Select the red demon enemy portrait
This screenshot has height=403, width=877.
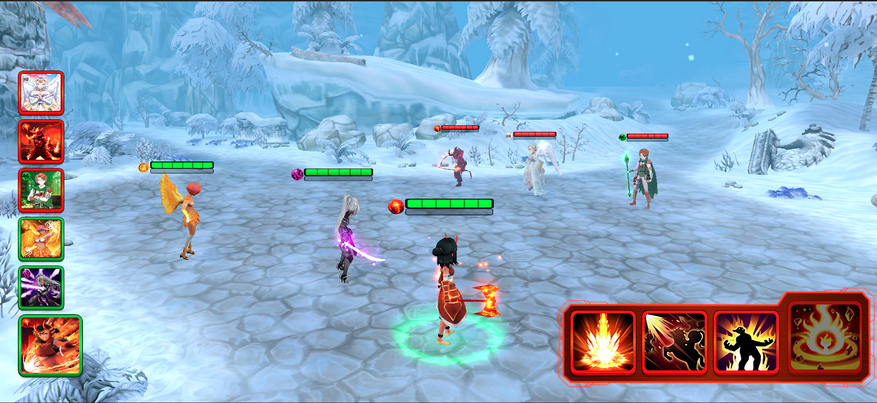tap(41, 141)
